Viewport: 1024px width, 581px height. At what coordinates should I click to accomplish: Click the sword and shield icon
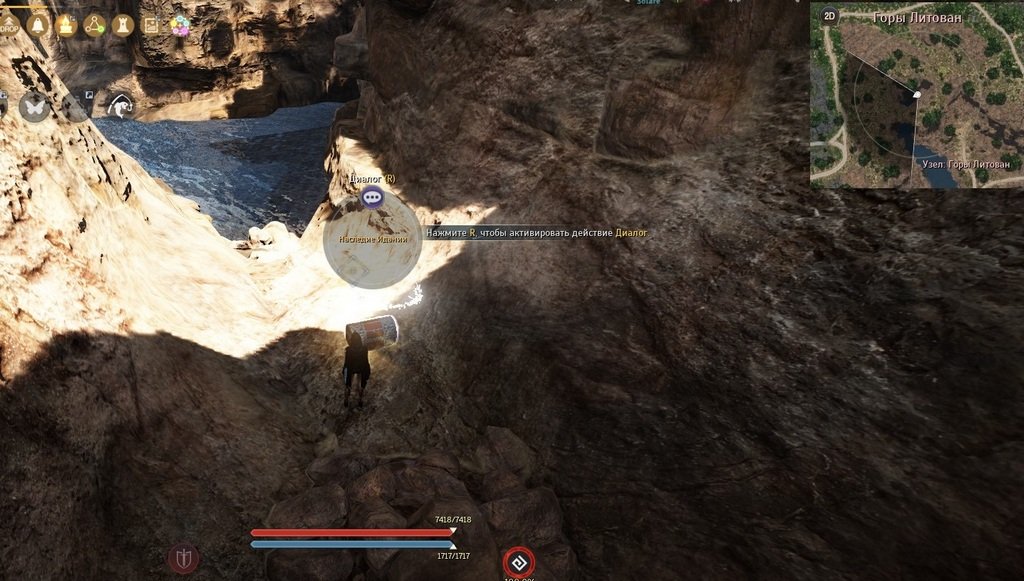click(x=183, y=558)
